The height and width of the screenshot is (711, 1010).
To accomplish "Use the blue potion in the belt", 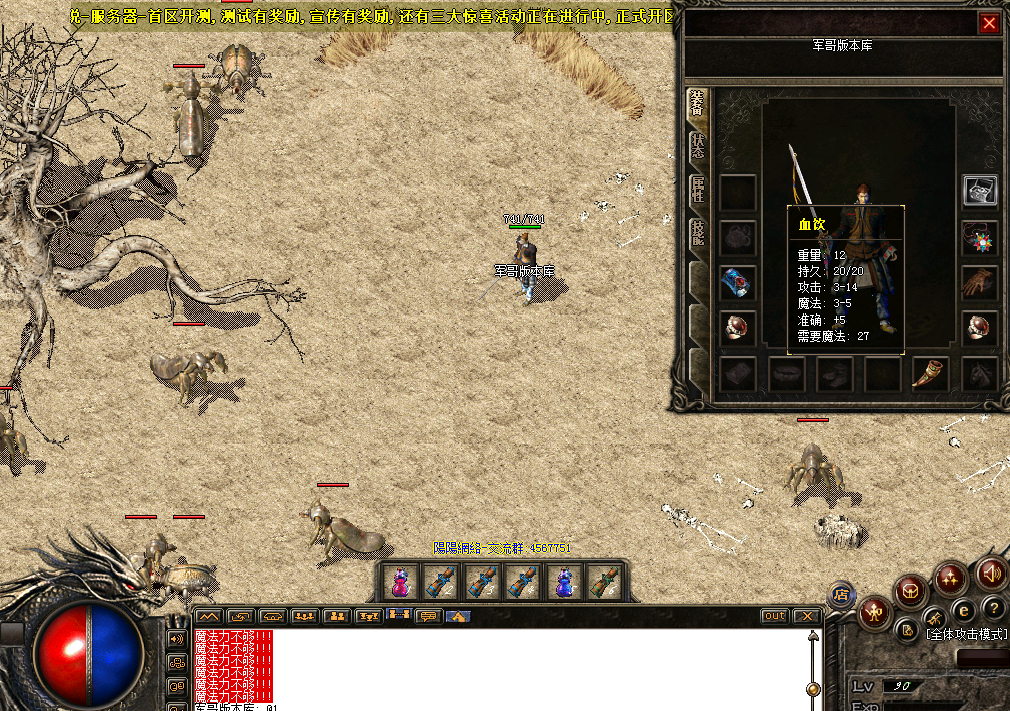I will pos(565,581).
